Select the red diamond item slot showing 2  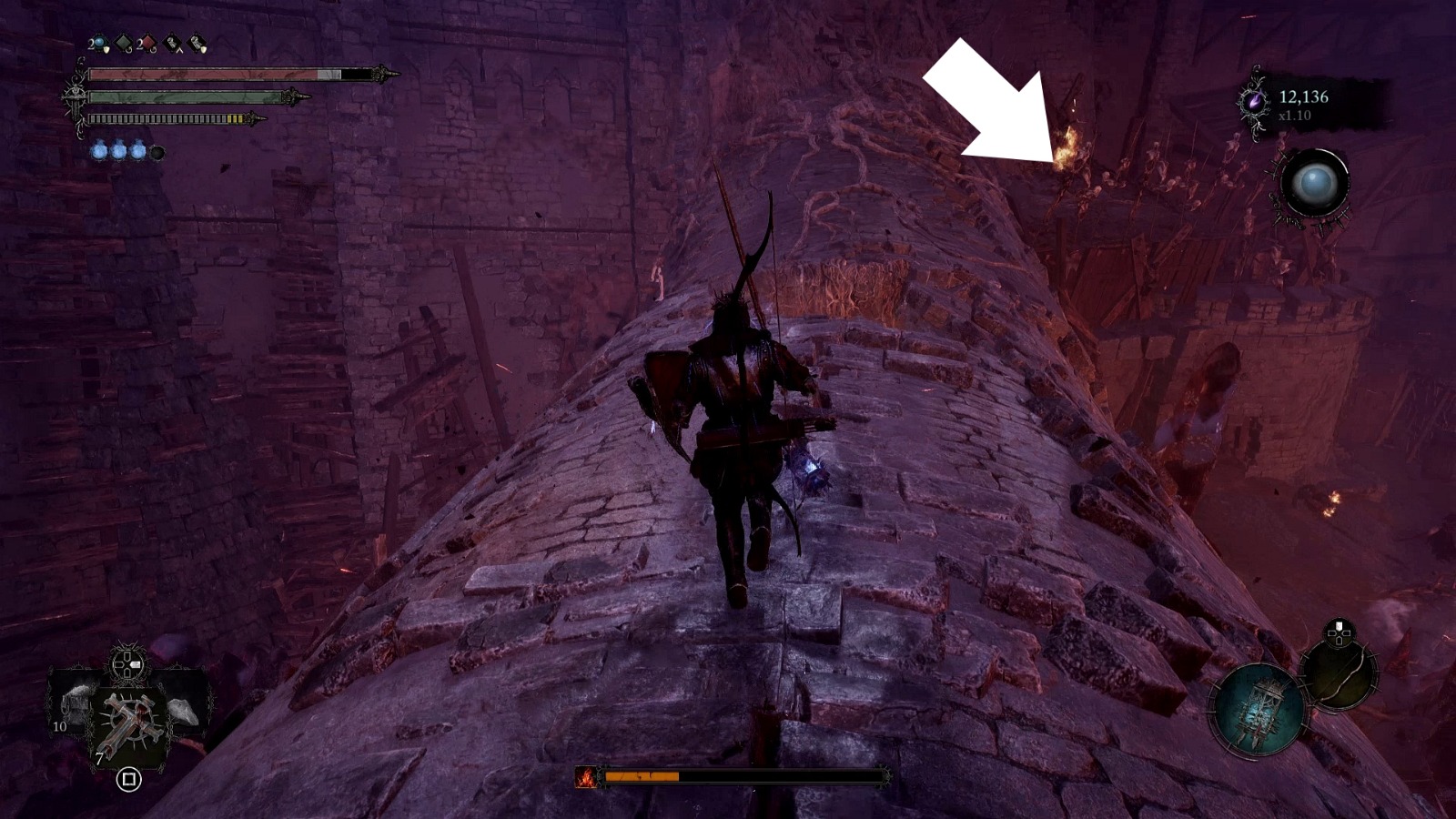(x=147, y=42)
